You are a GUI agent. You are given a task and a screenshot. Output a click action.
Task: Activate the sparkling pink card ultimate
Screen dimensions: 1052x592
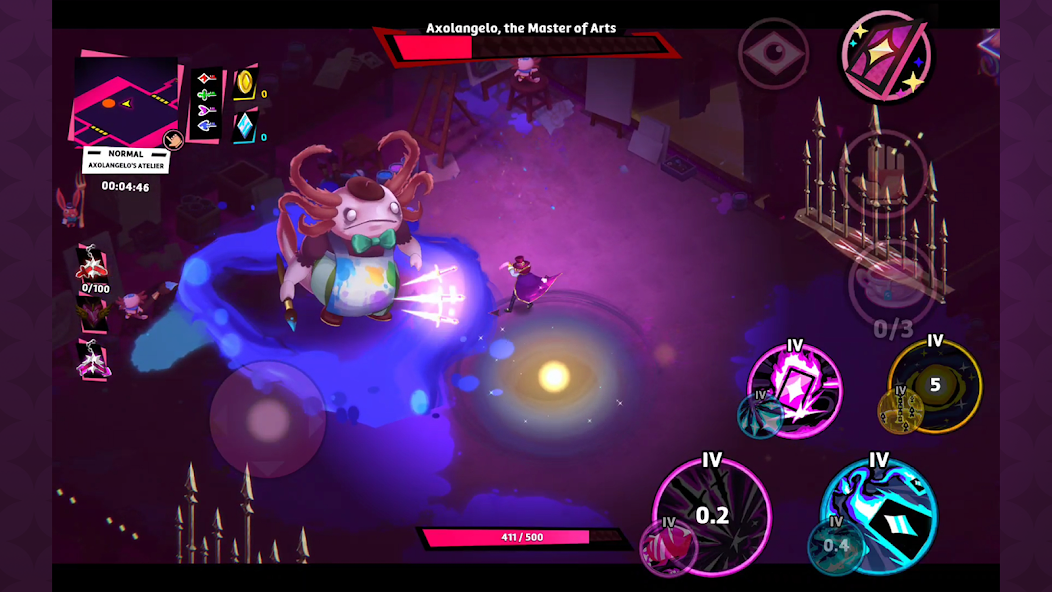pos(885,57)
